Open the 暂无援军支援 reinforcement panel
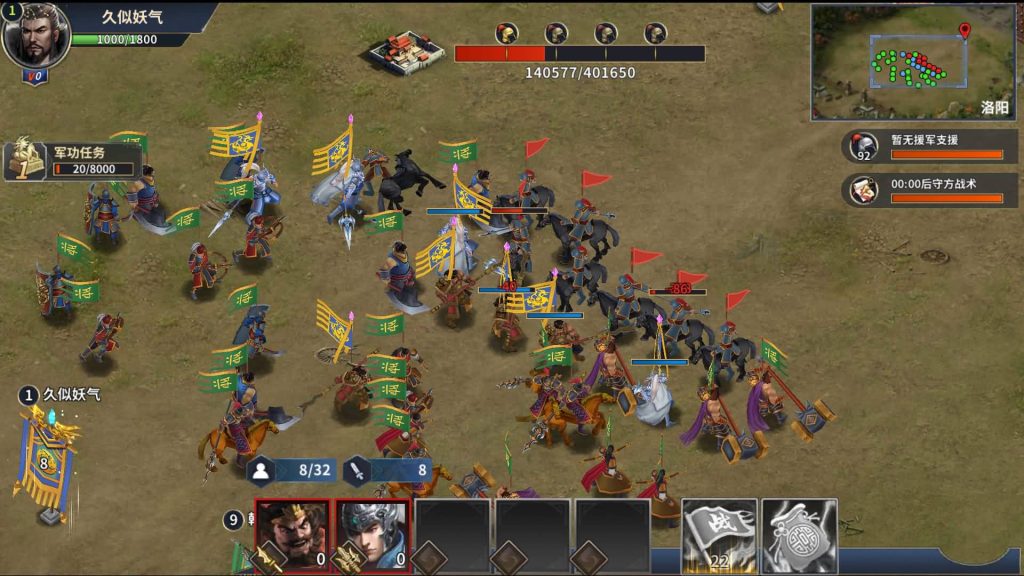The height and width of the screenshot is (576, 1024). pos(930,146)
